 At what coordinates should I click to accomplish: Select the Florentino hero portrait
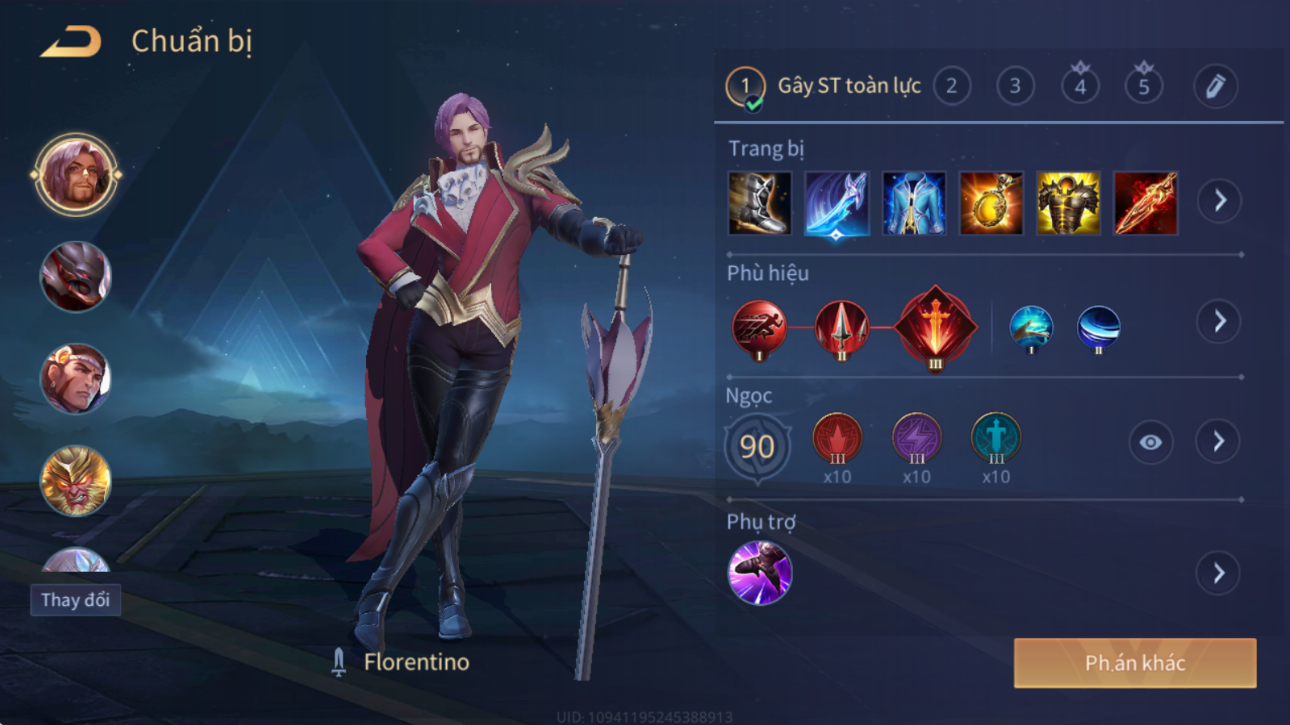pyautogui.click(x=75, y=175)
